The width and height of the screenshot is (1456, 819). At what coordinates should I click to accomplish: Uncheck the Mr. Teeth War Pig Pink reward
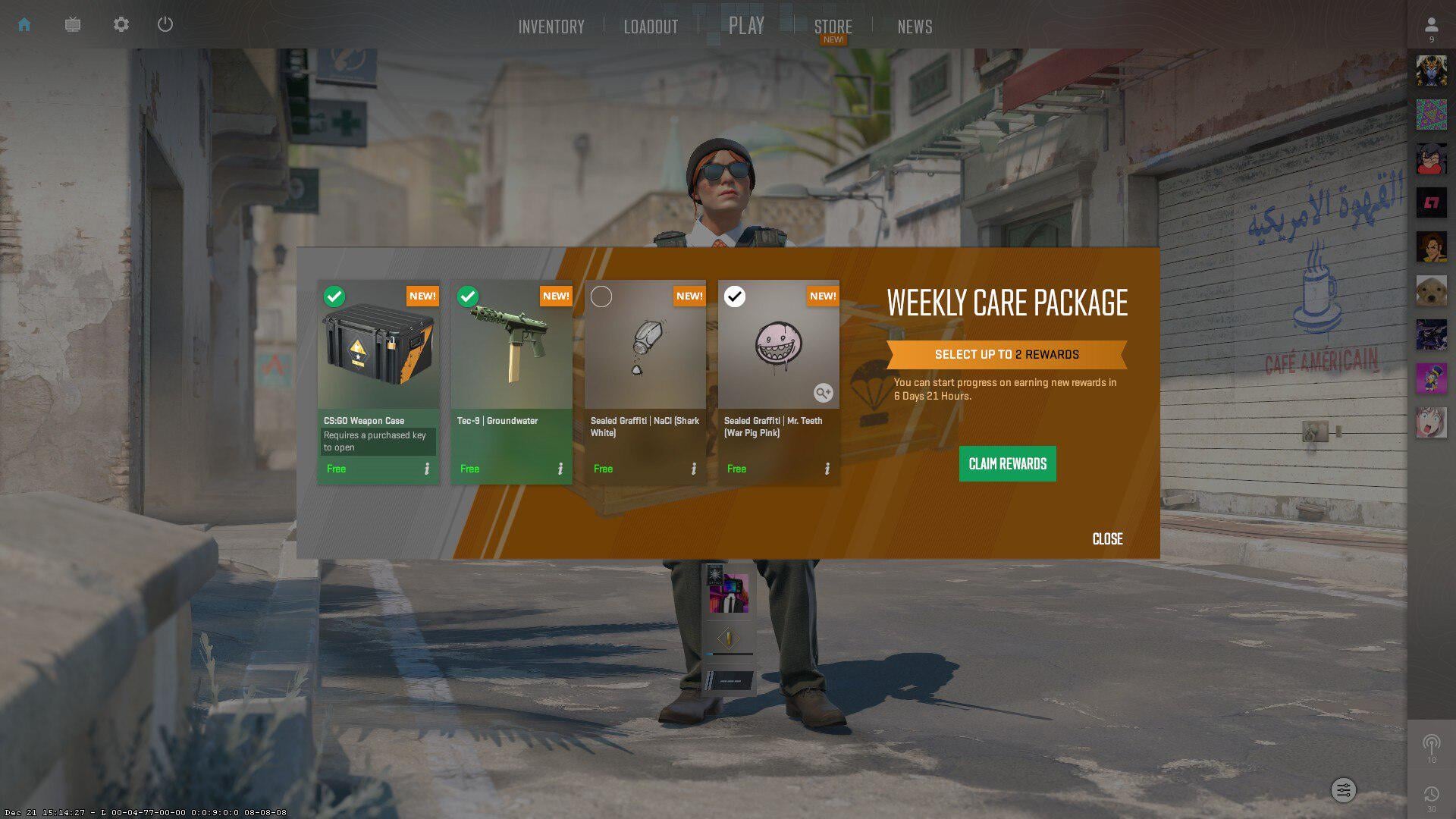pyautogui.click(x=735, y=297)
